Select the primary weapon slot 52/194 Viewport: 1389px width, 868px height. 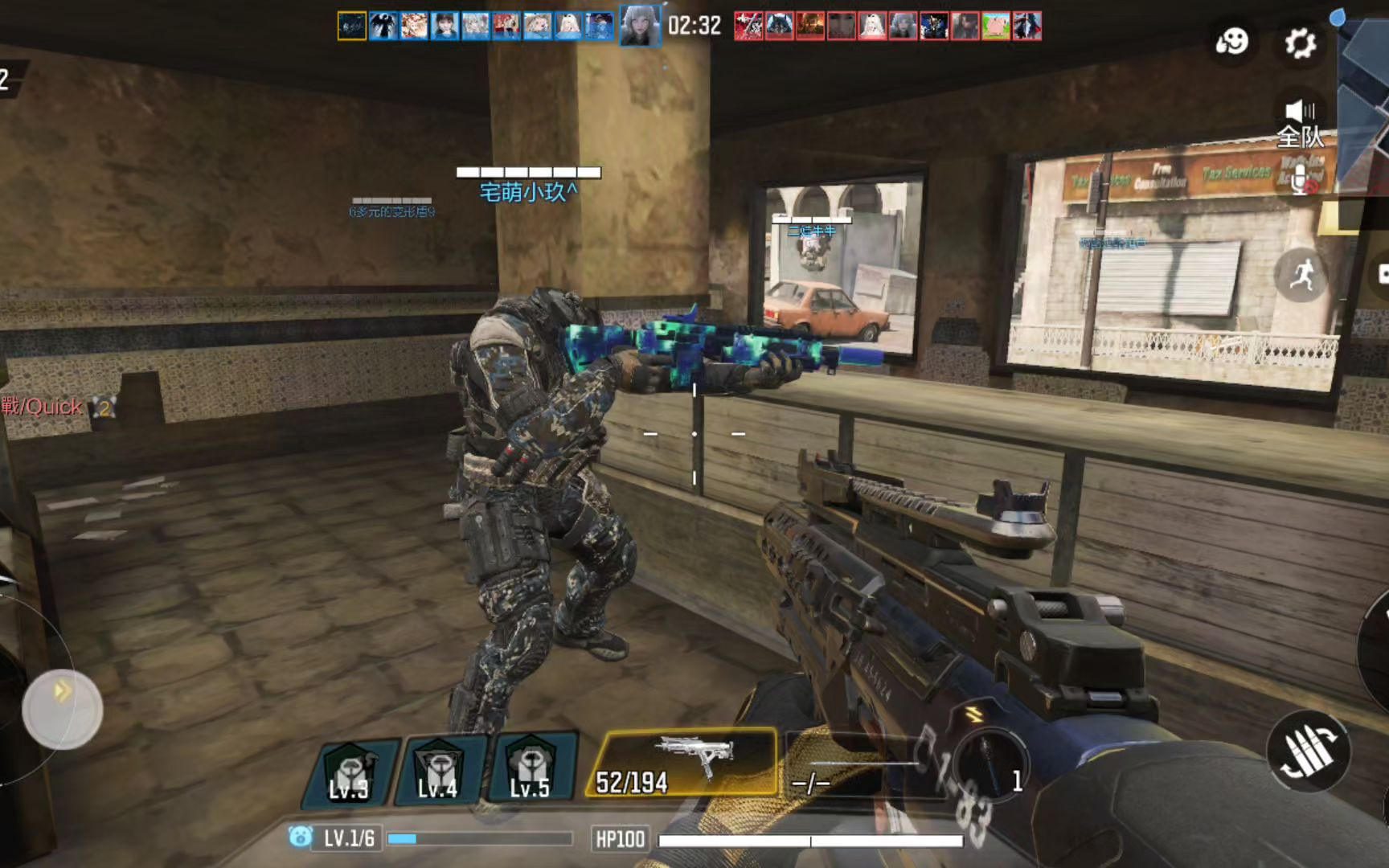pos(683,763)
